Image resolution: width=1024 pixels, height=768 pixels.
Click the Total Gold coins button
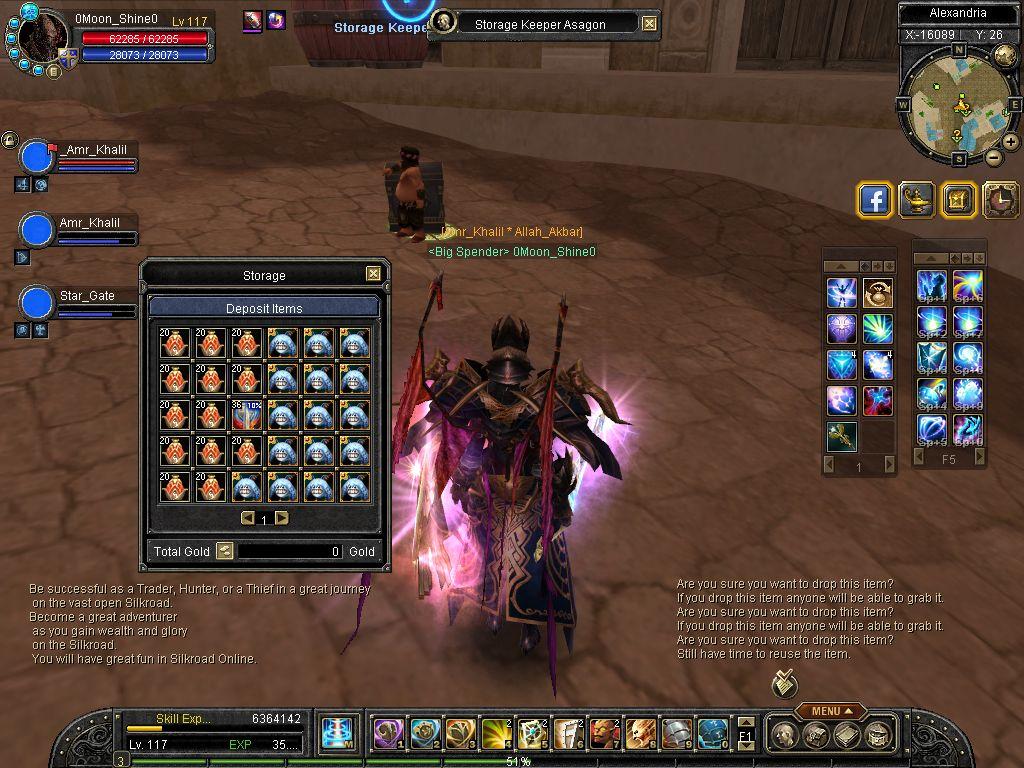coord(225,551)
